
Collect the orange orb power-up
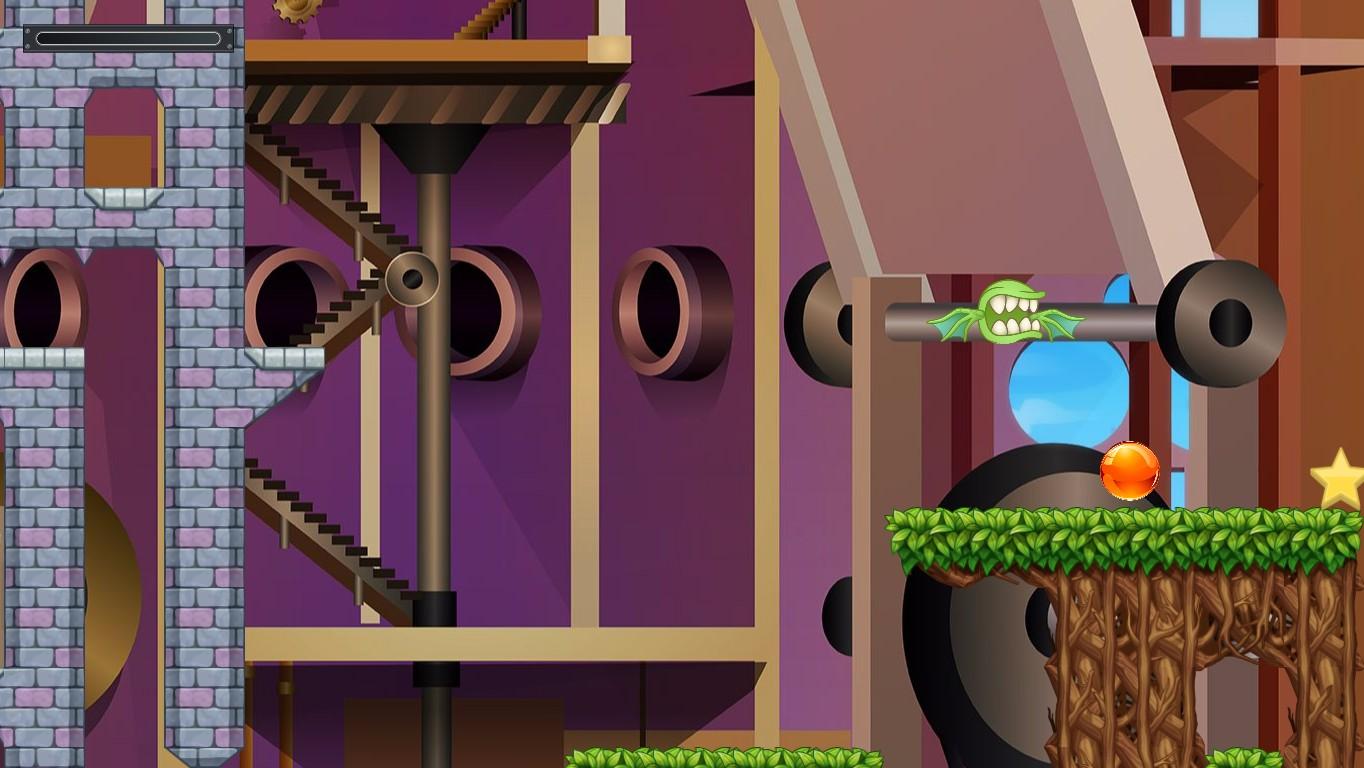pos(1130,472)
